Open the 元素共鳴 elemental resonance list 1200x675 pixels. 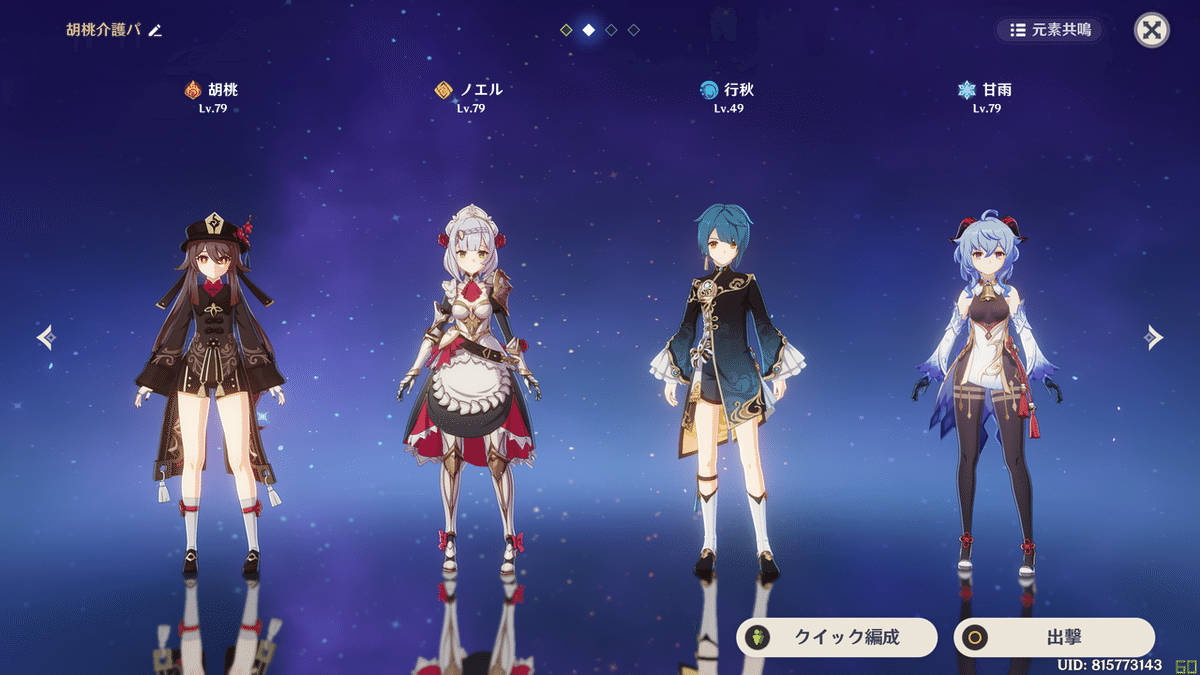coord(1050,30)
